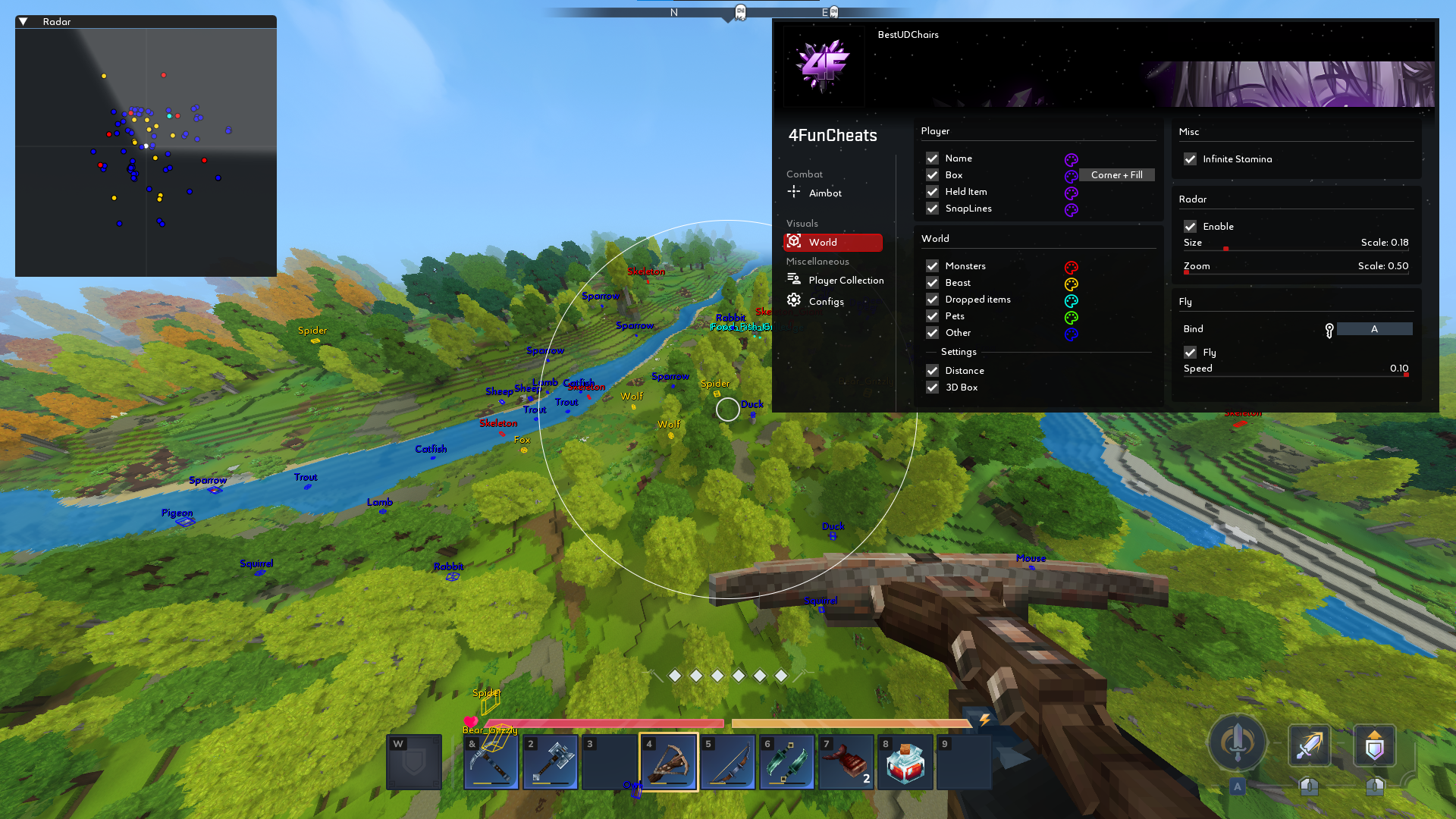Turn off the Fly checkbox

tap(1191, 353)
